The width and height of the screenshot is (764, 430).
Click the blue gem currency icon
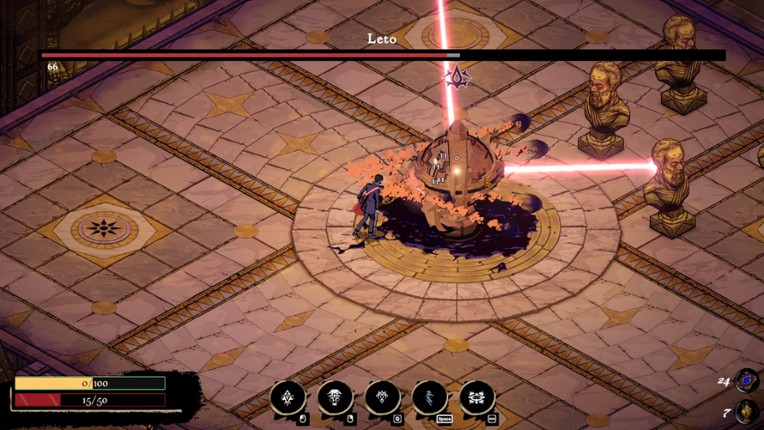[x=746, y=380]
